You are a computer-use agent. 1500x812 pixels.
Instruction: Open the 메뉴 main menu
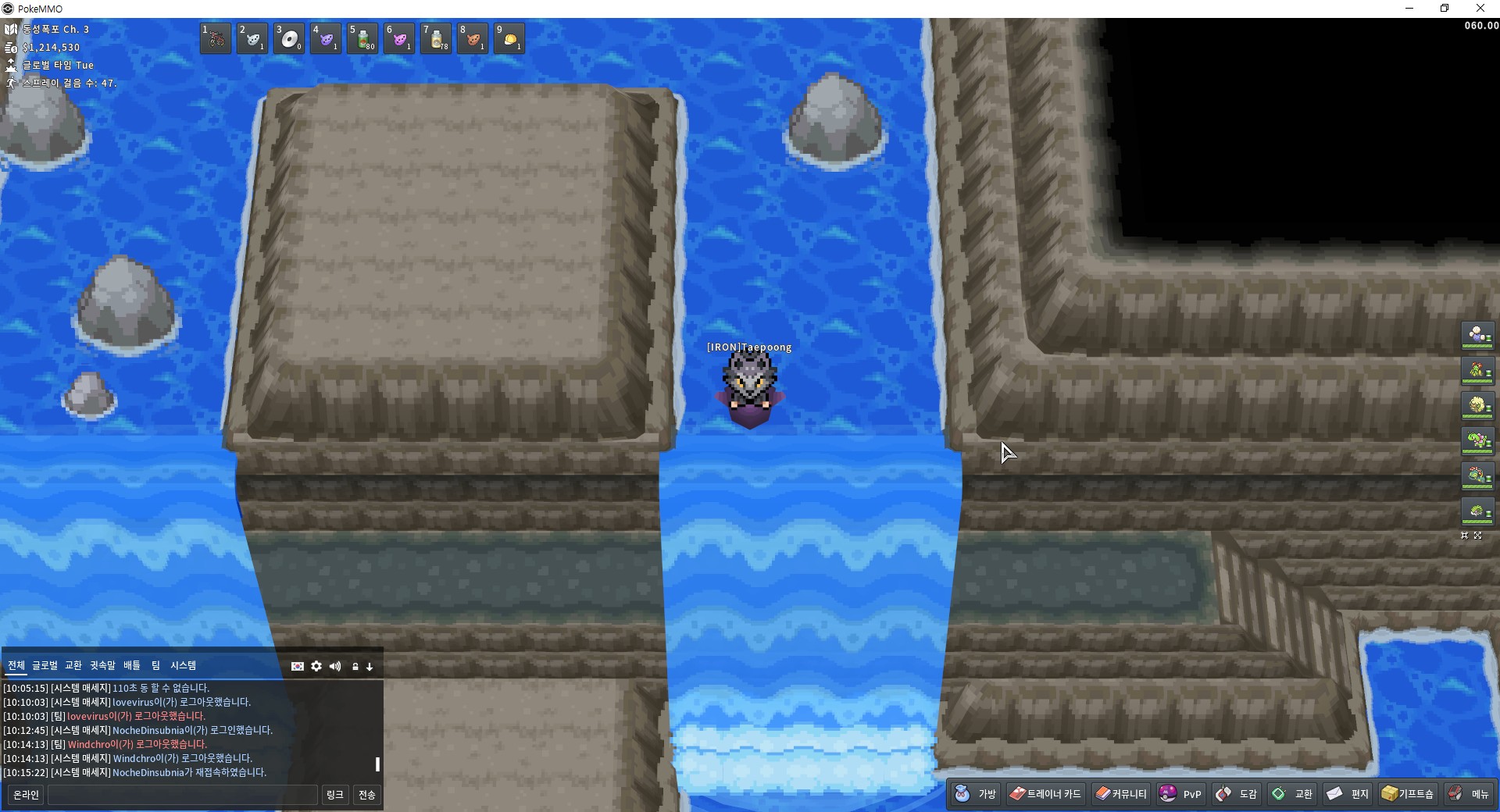[x=1469, y=794]
